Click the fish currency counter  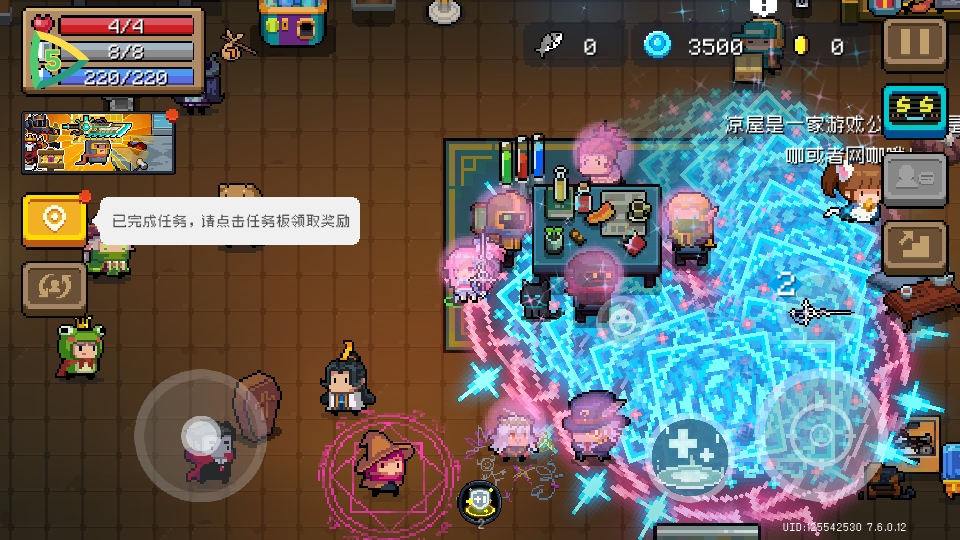point(568,45)
